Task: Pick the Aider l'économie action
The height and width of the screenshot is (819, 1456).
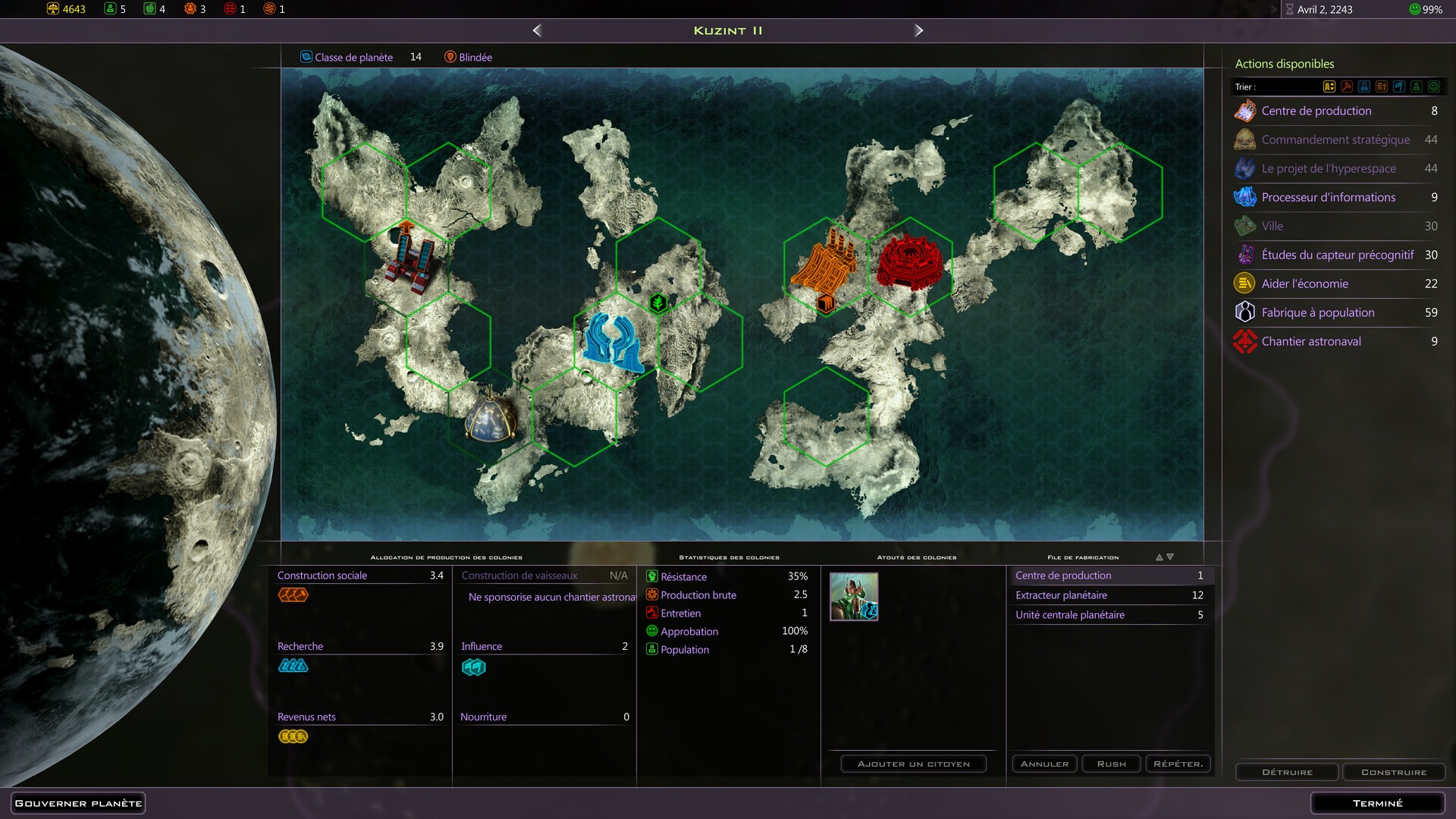Action: (1304, 284)
